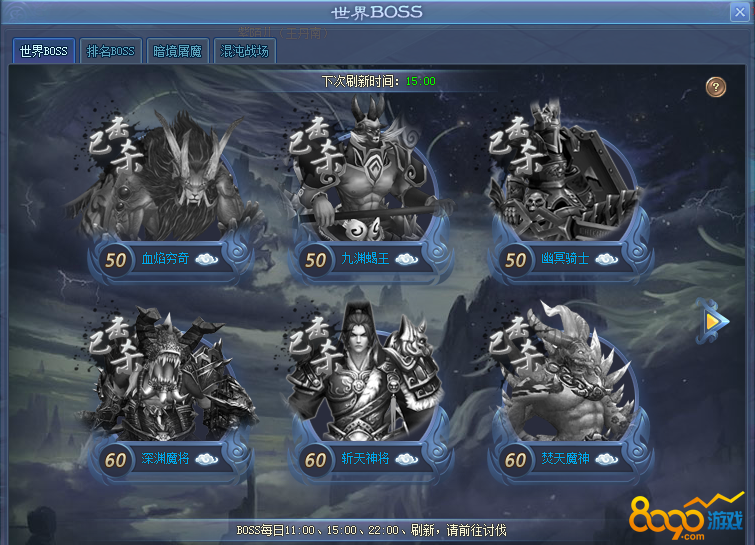
Task: Open the 混沌战场 tab
Action: (x=244, y=51)
